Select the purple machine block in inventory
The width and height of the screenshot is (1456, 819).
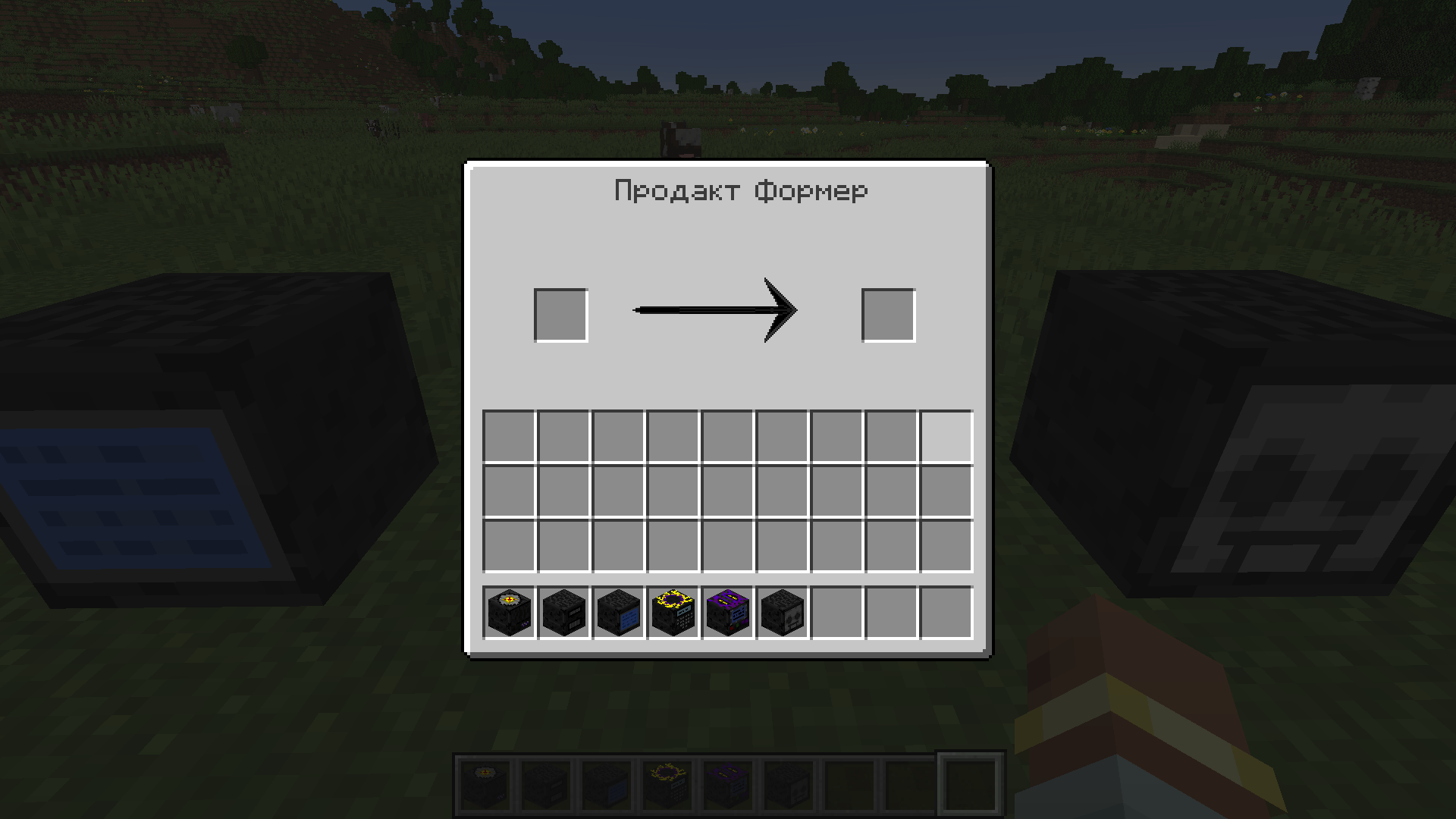[x=726, y=612]
